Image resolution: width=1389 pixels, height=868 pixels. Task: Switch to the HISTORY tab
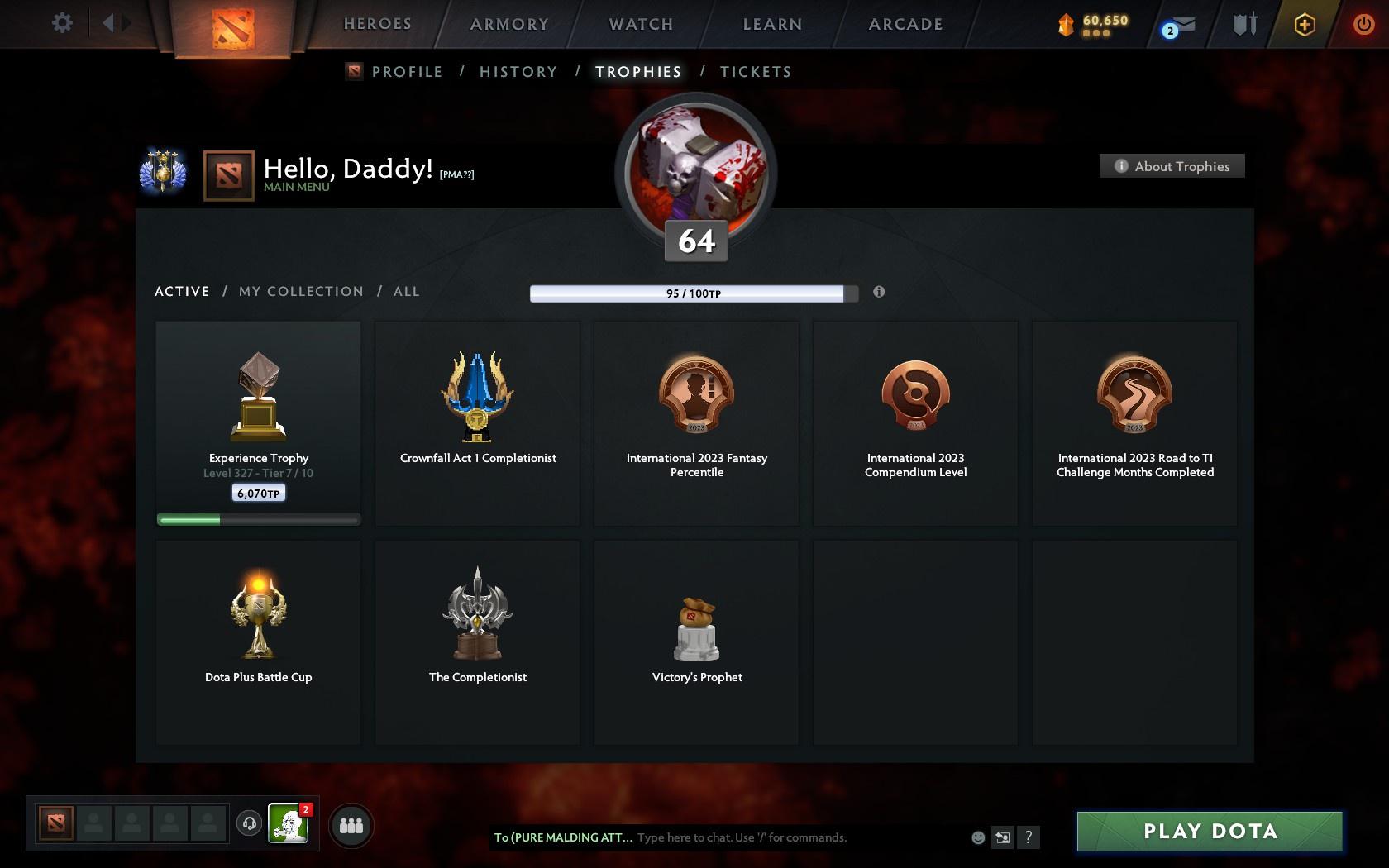(x=518, y=72)
